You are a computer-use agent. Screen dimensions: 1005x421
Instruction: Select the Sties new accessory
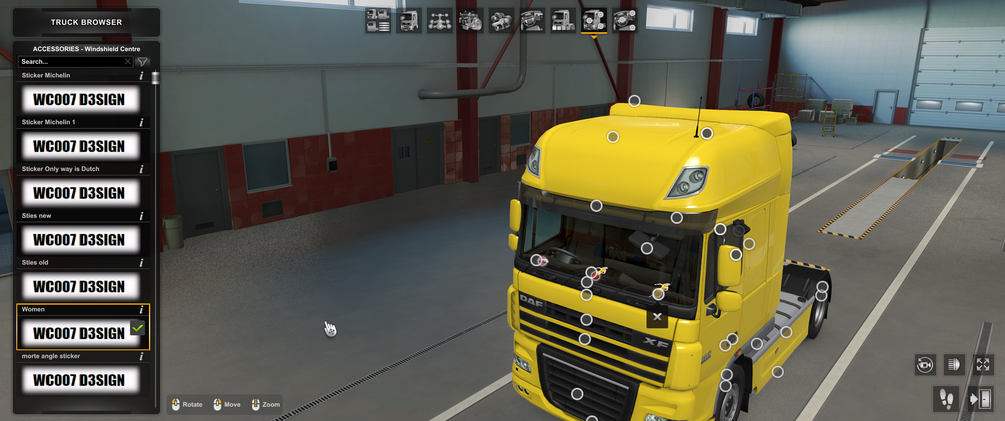pos(79,240)
